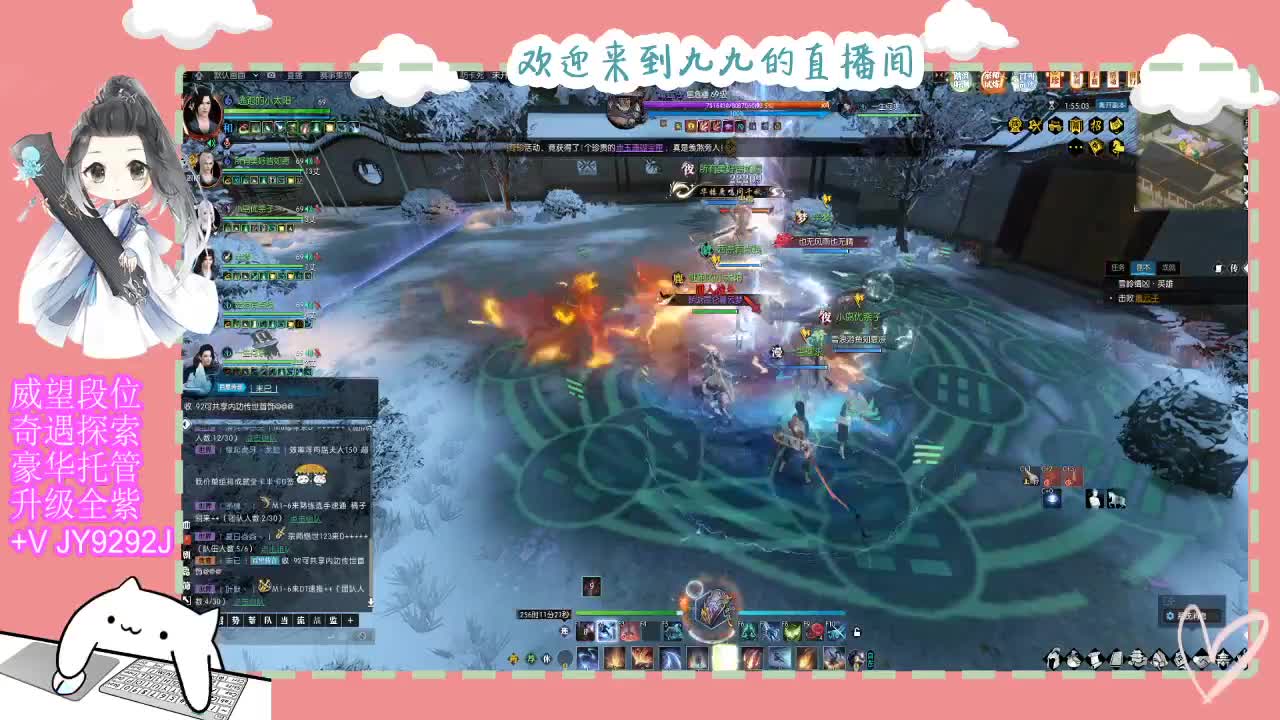Screen dimensions: 1280x720
Task: Open the teleport (传) icon in the quest panel
Action: click(x=1235, y=268)
